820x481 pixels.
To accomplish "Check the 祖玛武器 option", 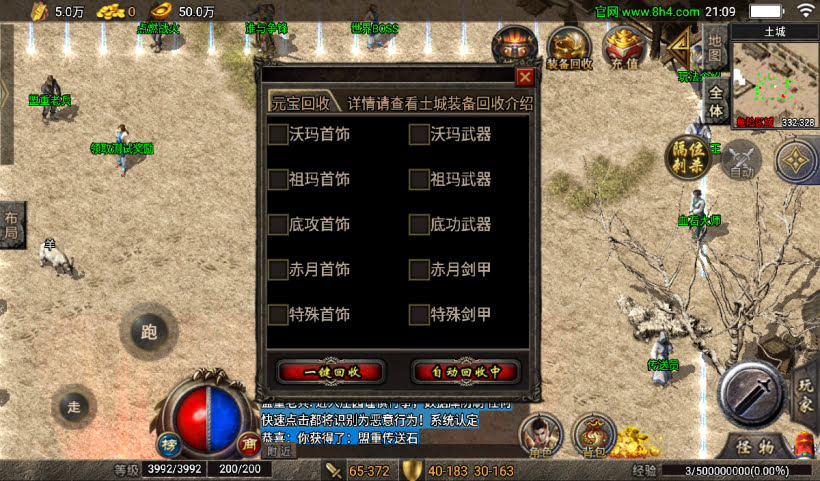I will click(x=419, y=180).
